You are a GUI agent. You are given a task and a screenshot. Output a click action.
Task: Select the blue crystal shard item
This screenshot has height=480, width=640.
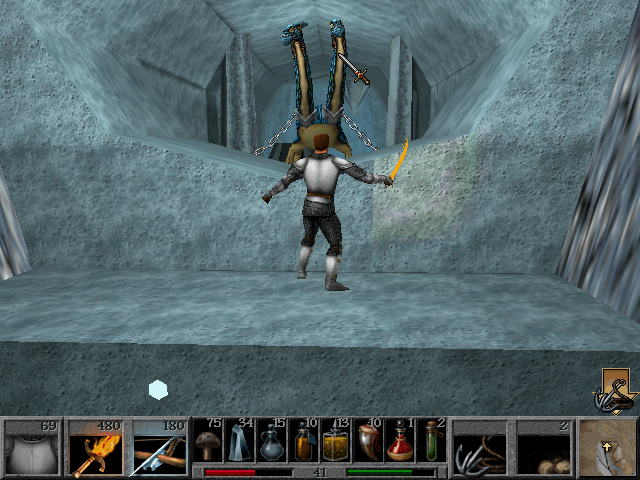tap(240, 441)
